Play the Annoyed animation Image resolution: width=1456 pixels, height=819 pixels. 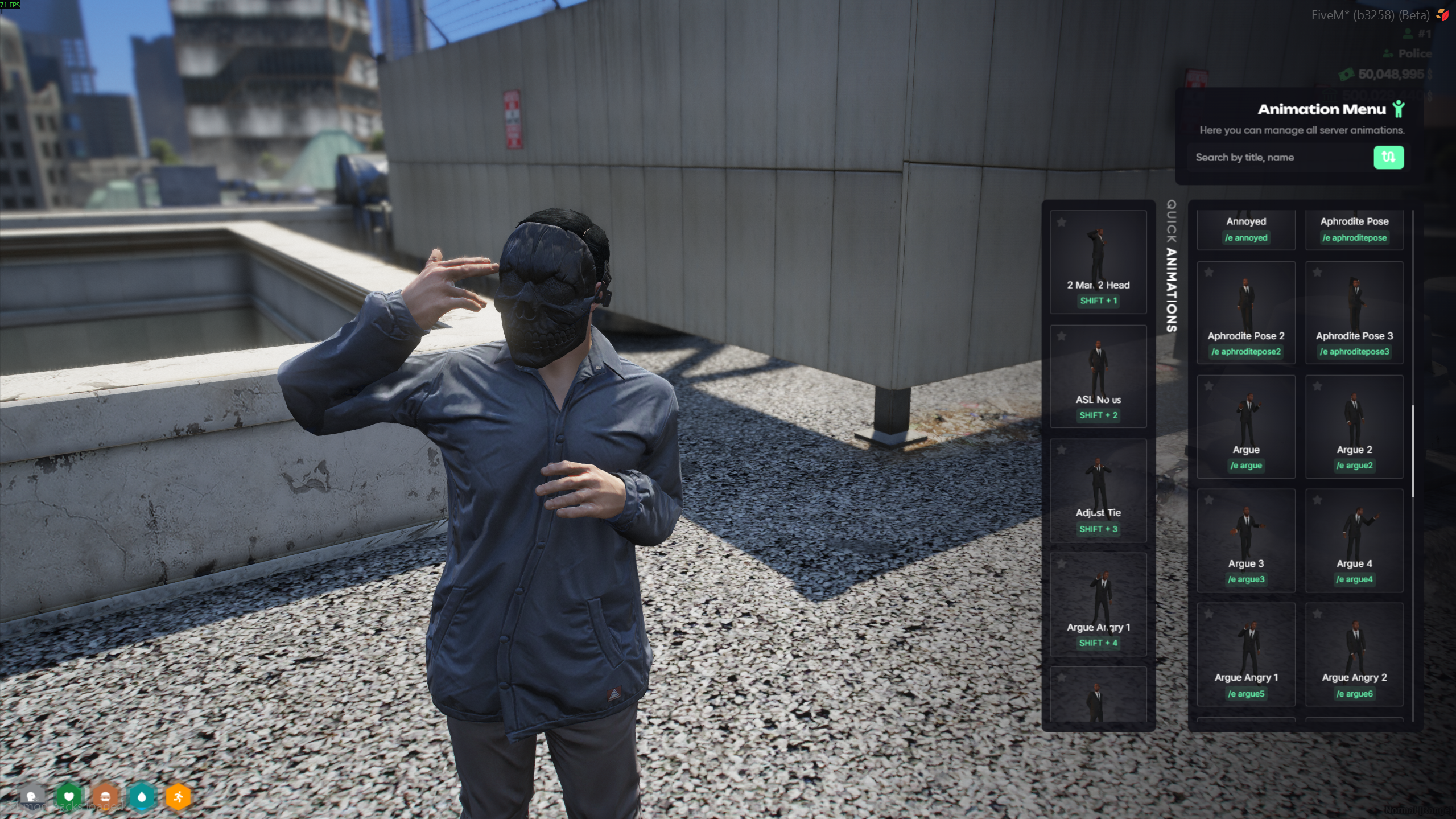[1245, 229]
